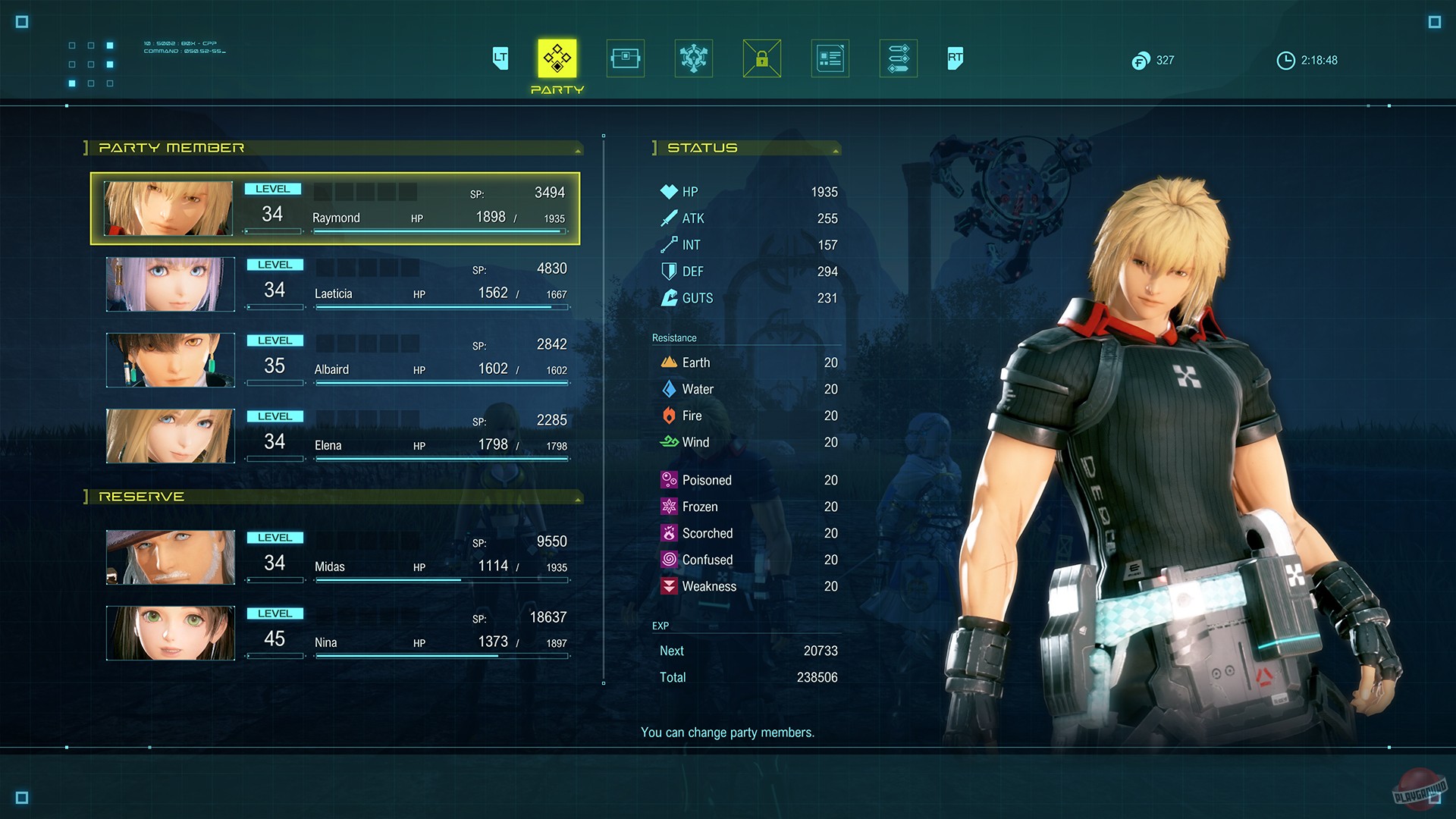Click Albaird's portrait thumbnail
Image resolution: width=1456 pixels, height=819 pixels.
point(170,360)
